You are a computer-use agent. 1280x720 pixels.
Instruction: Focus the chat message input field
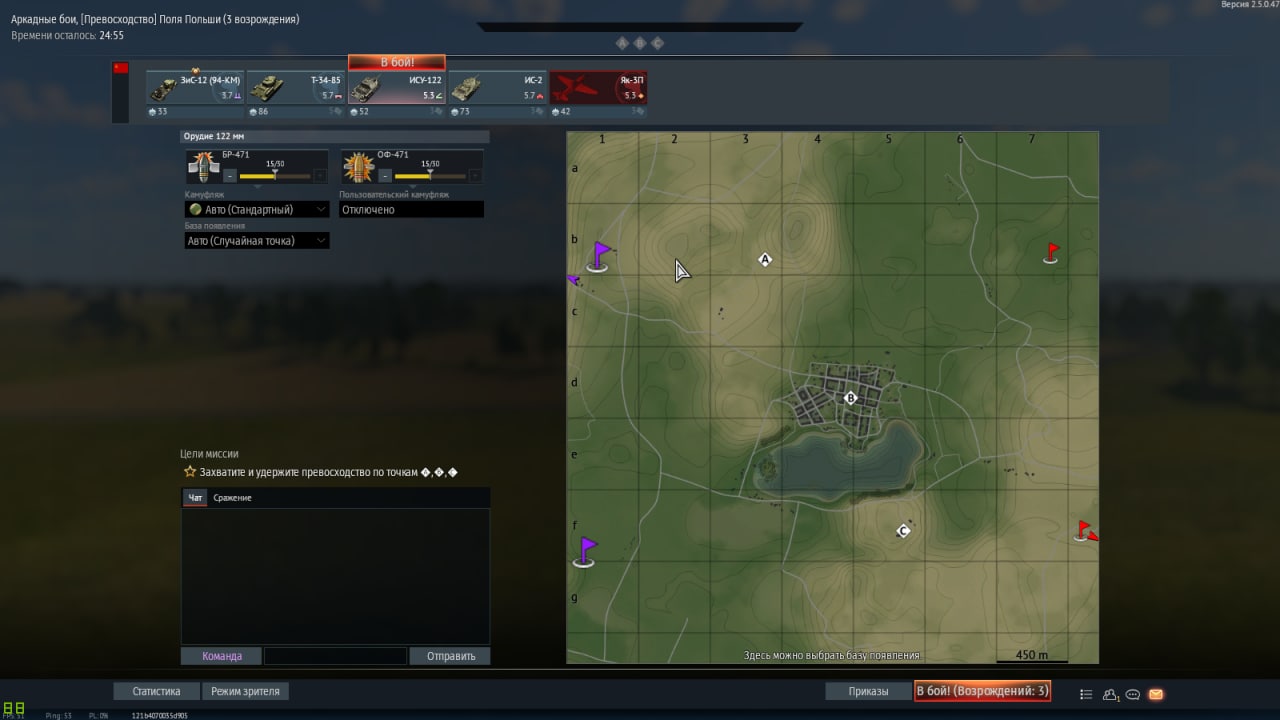(335, 656)
